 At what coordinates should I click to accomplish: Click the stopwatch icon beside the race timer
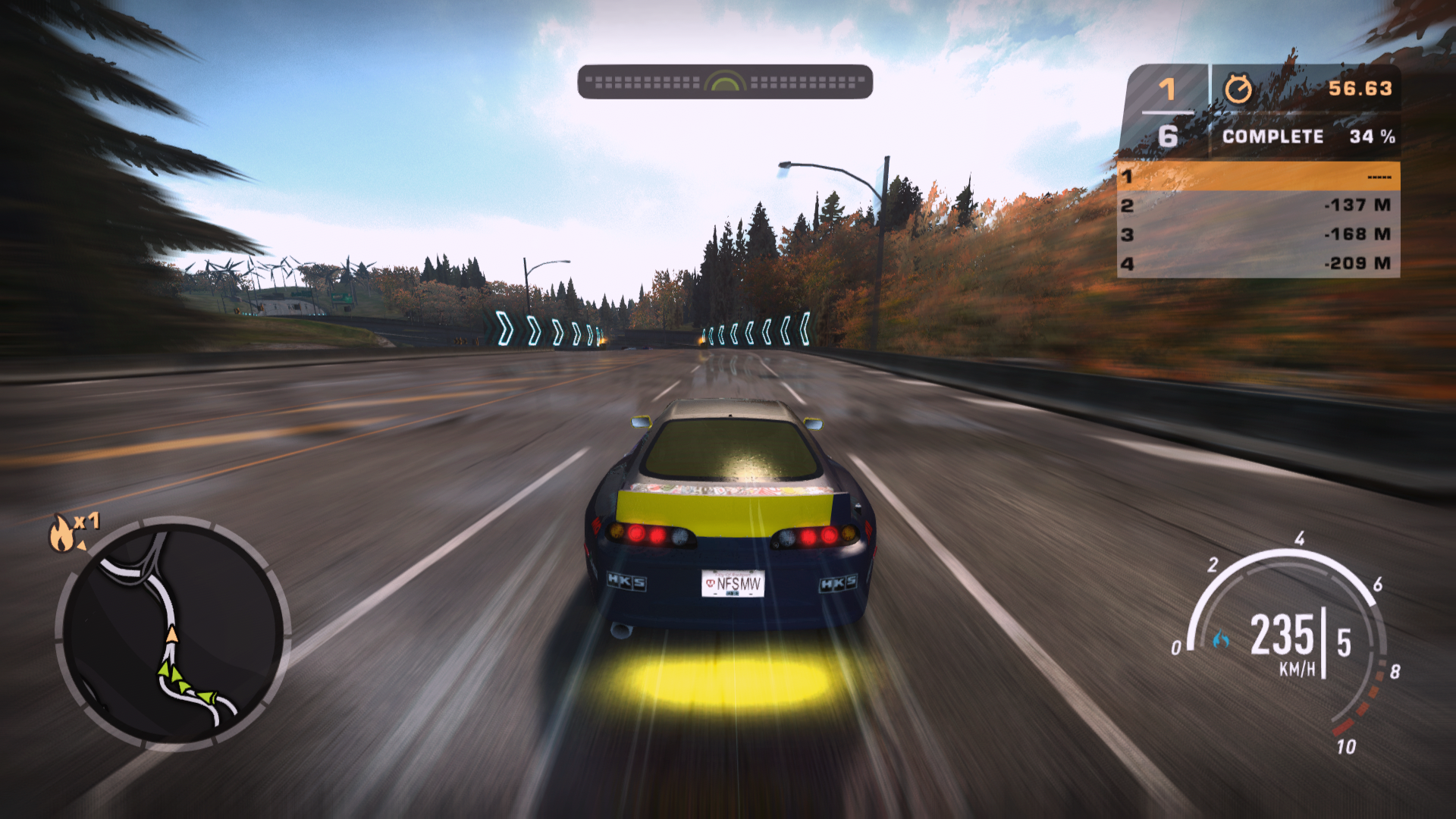pyautogui.click(x=1238, y=89)
